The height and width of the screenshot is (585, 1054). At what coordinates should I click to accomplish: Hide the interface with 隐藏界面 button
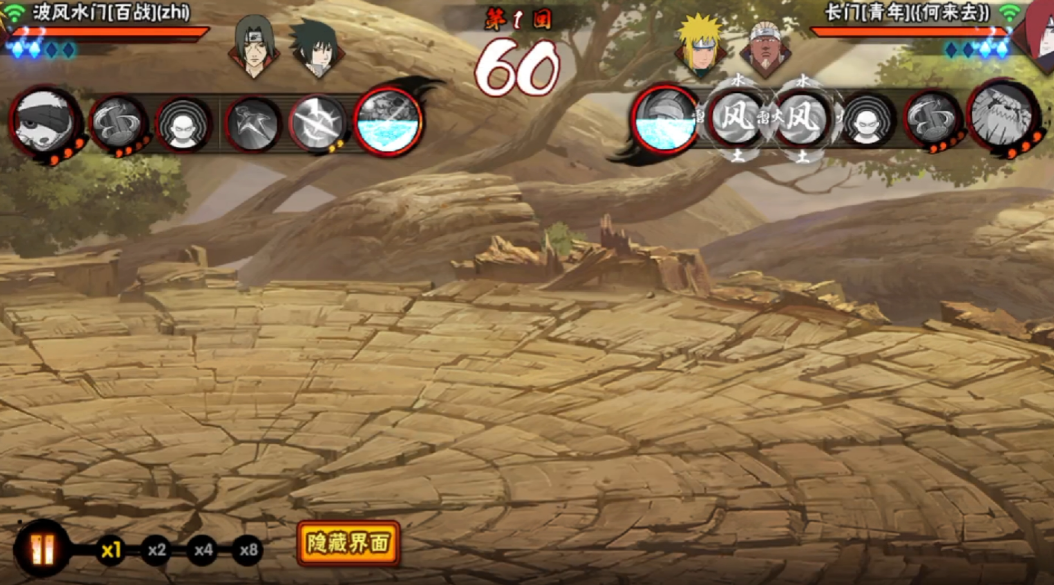(348, 544)
